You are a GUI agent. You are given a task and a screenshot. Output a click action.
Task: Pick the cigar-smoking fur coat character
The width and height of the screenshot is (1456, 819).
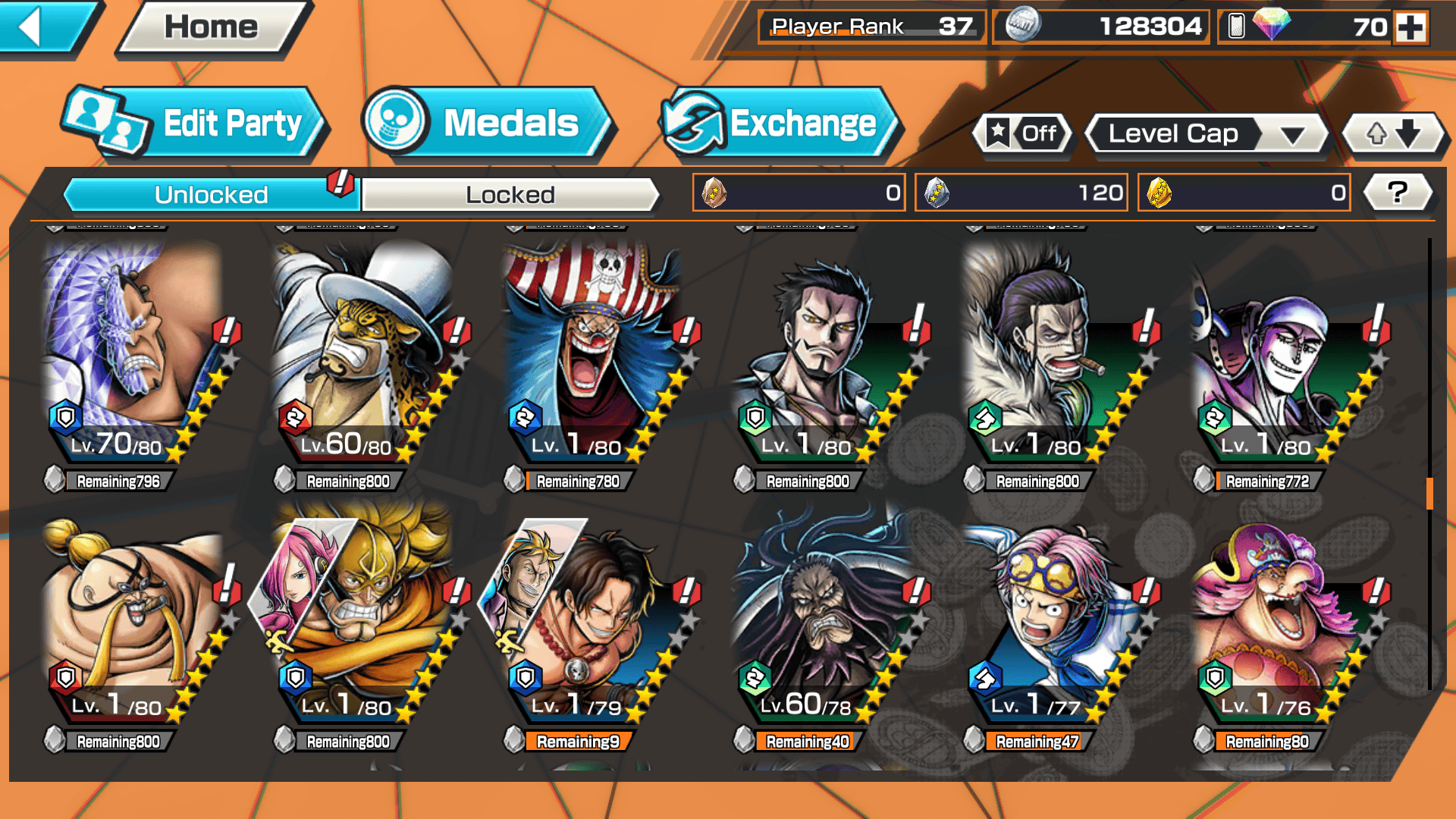click(x=1053, y=353)
